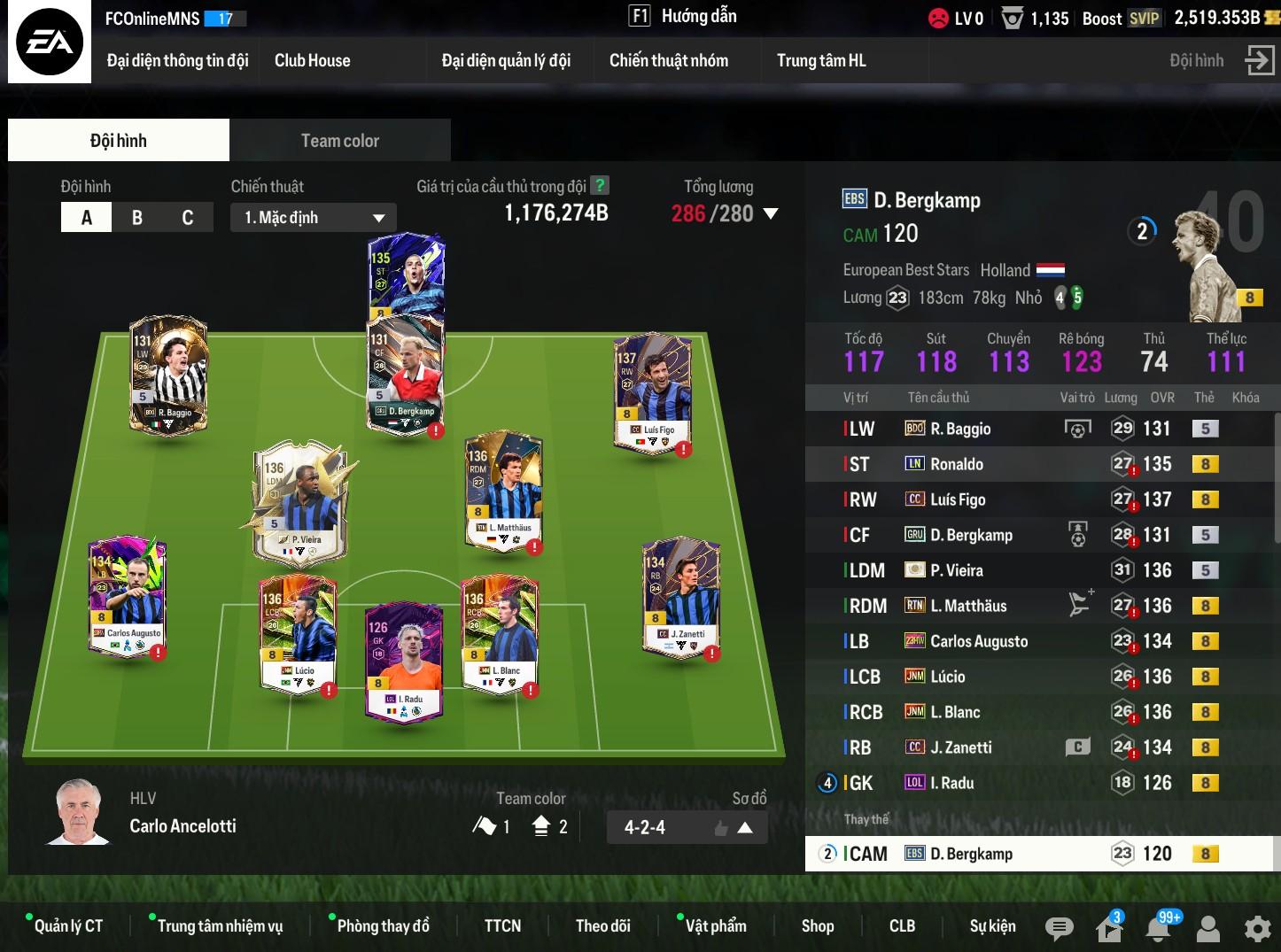Select the I. Radu goalkeeper card
1281x952 pixels.
click(x=404, y=660)
